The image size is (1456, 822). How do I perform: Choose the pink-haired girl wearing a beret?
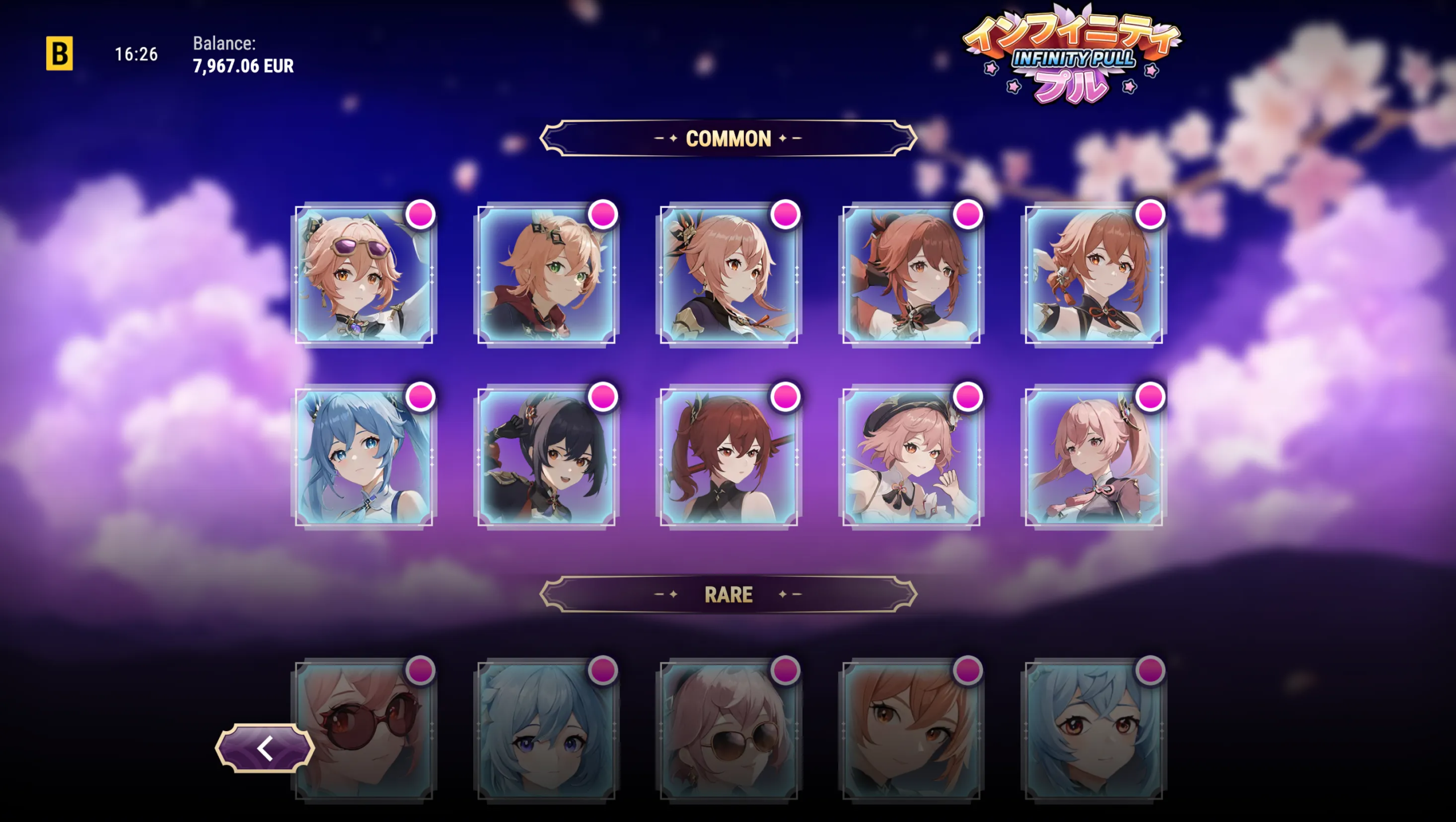pos(911,457)
